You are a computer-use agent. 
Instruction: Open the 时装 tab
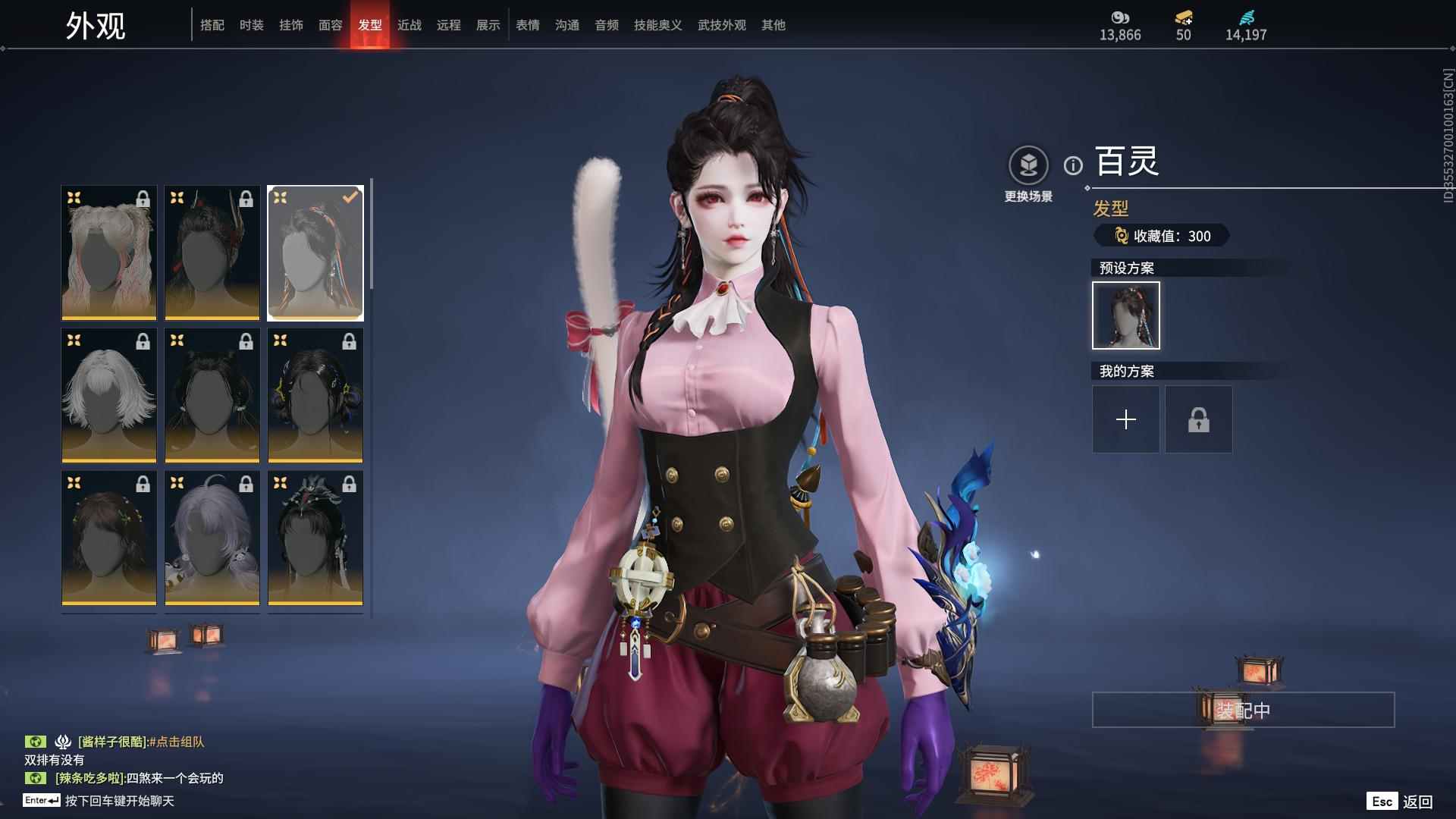(252, 25)
